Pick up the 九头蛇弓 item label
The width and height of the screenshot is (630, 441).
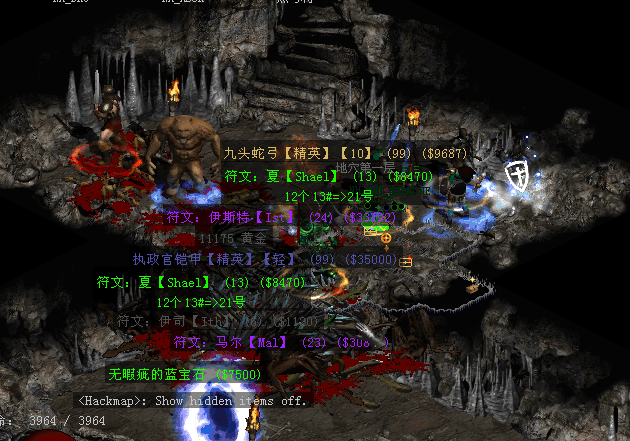click(345, 154)
